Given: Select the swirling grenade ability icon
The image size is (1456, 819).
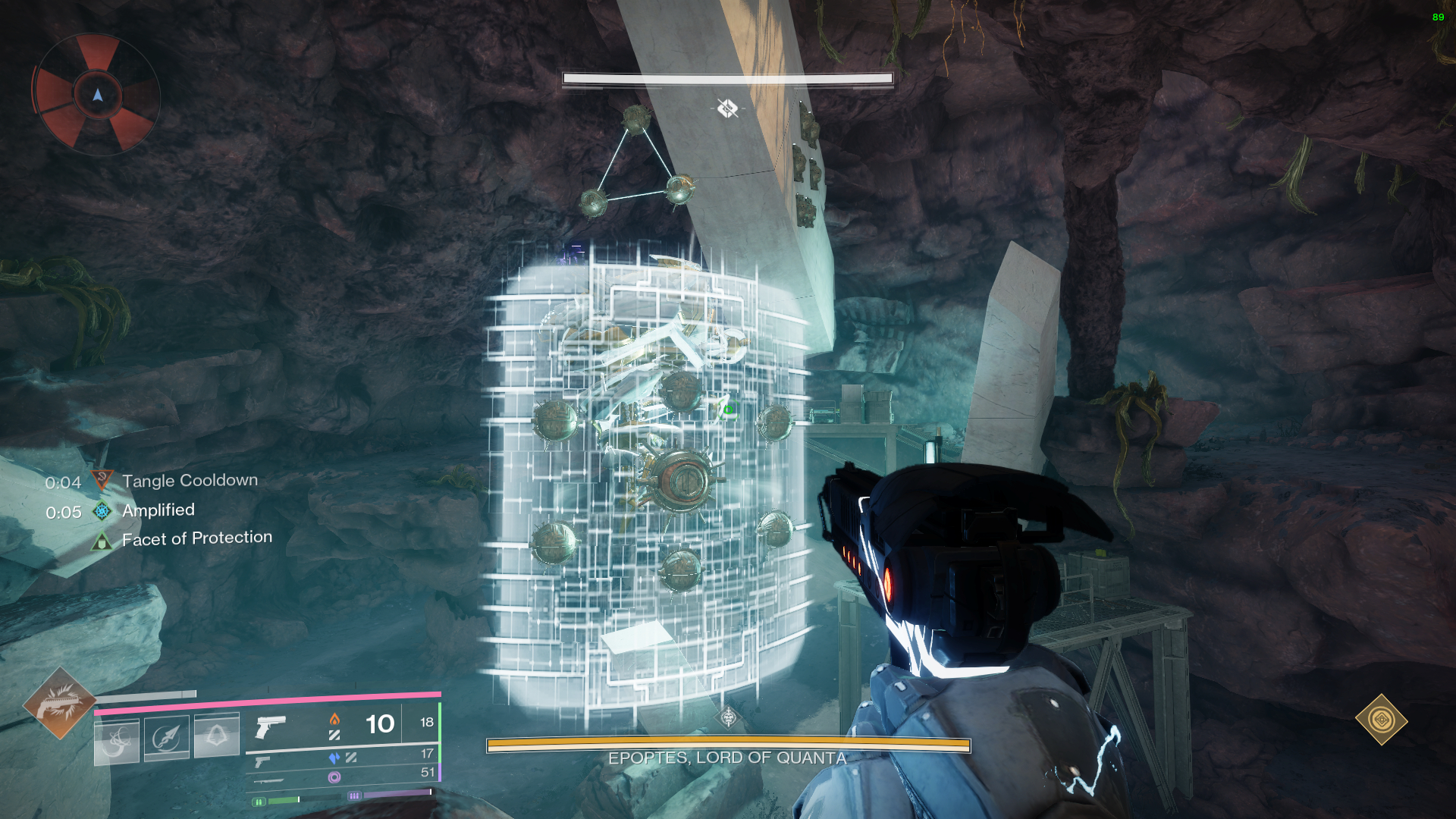Looking at the screenshot, I should [117, 741].
